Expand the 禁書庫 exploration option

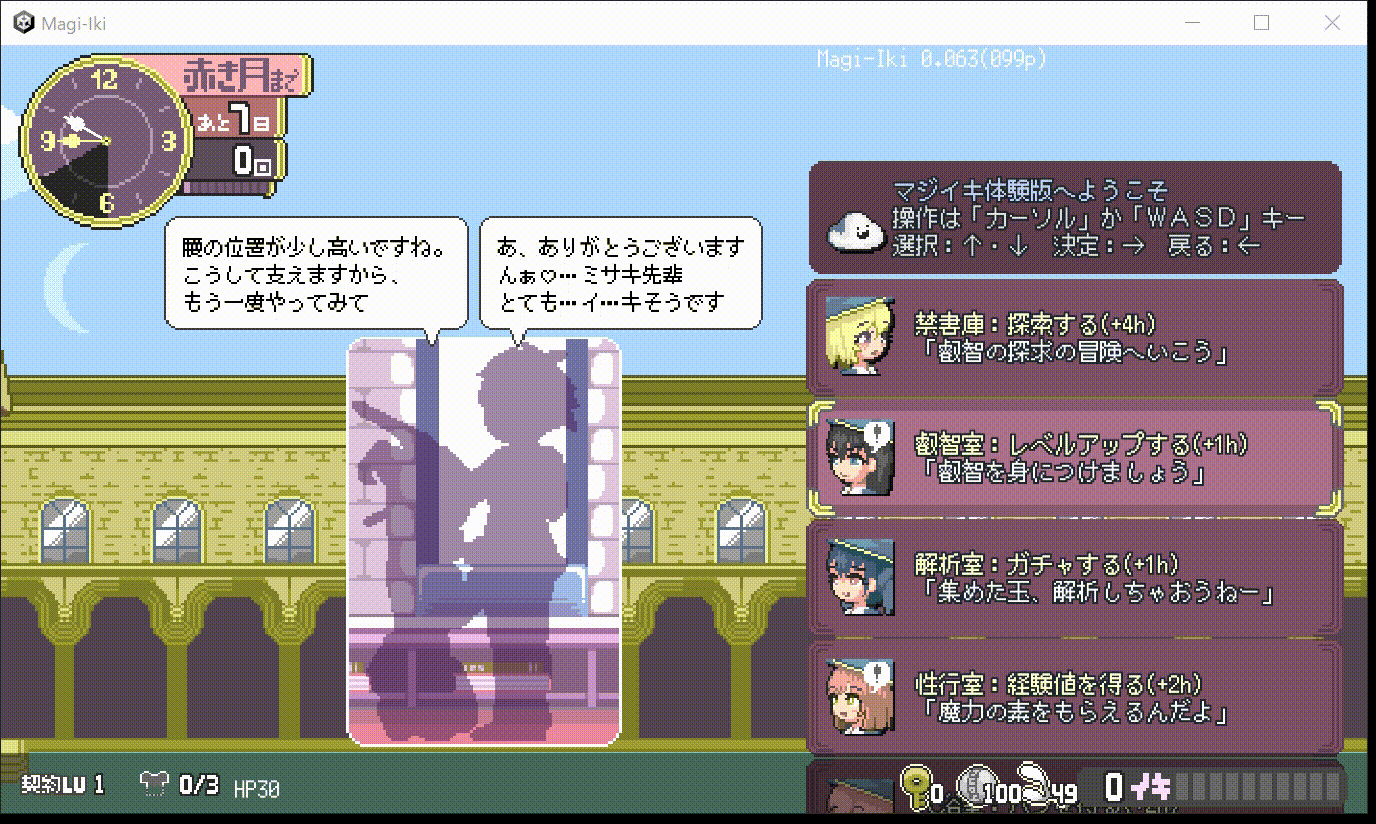pos(1075,334)
